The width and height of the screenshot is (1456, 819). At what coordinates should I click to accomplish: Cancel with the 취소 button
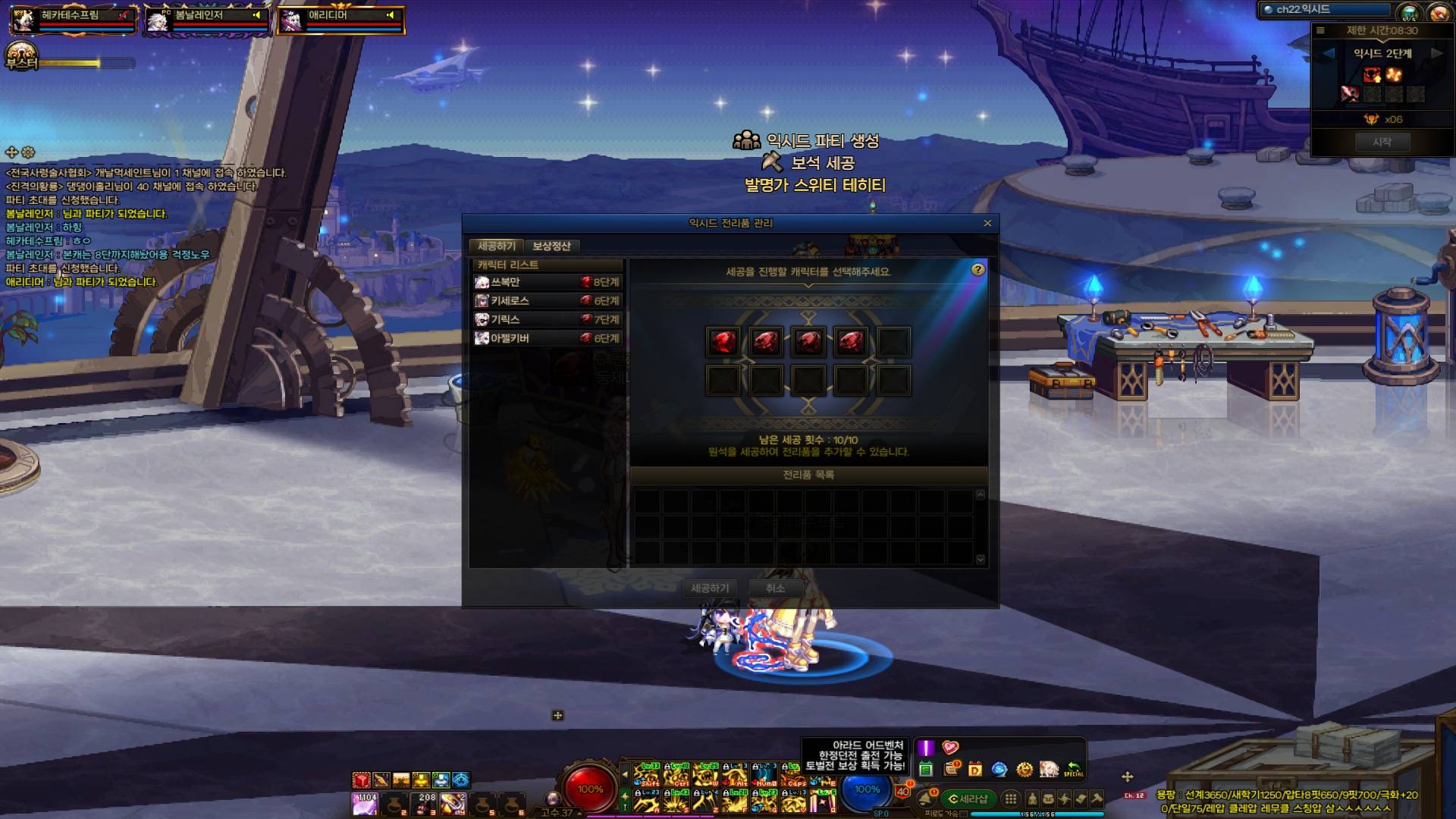[x=775, y=588]
